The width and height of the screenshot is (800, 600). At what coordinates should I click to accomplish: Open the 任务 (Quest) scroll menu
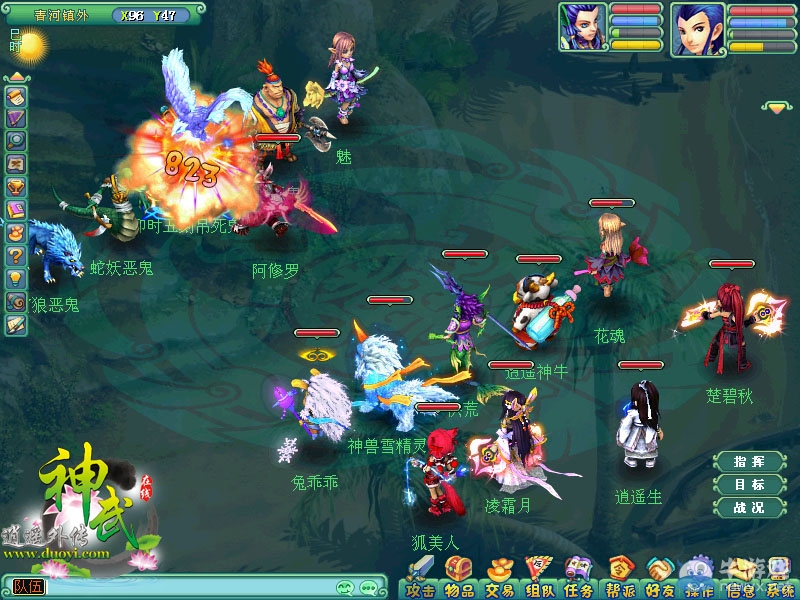(x=579, y=579)
